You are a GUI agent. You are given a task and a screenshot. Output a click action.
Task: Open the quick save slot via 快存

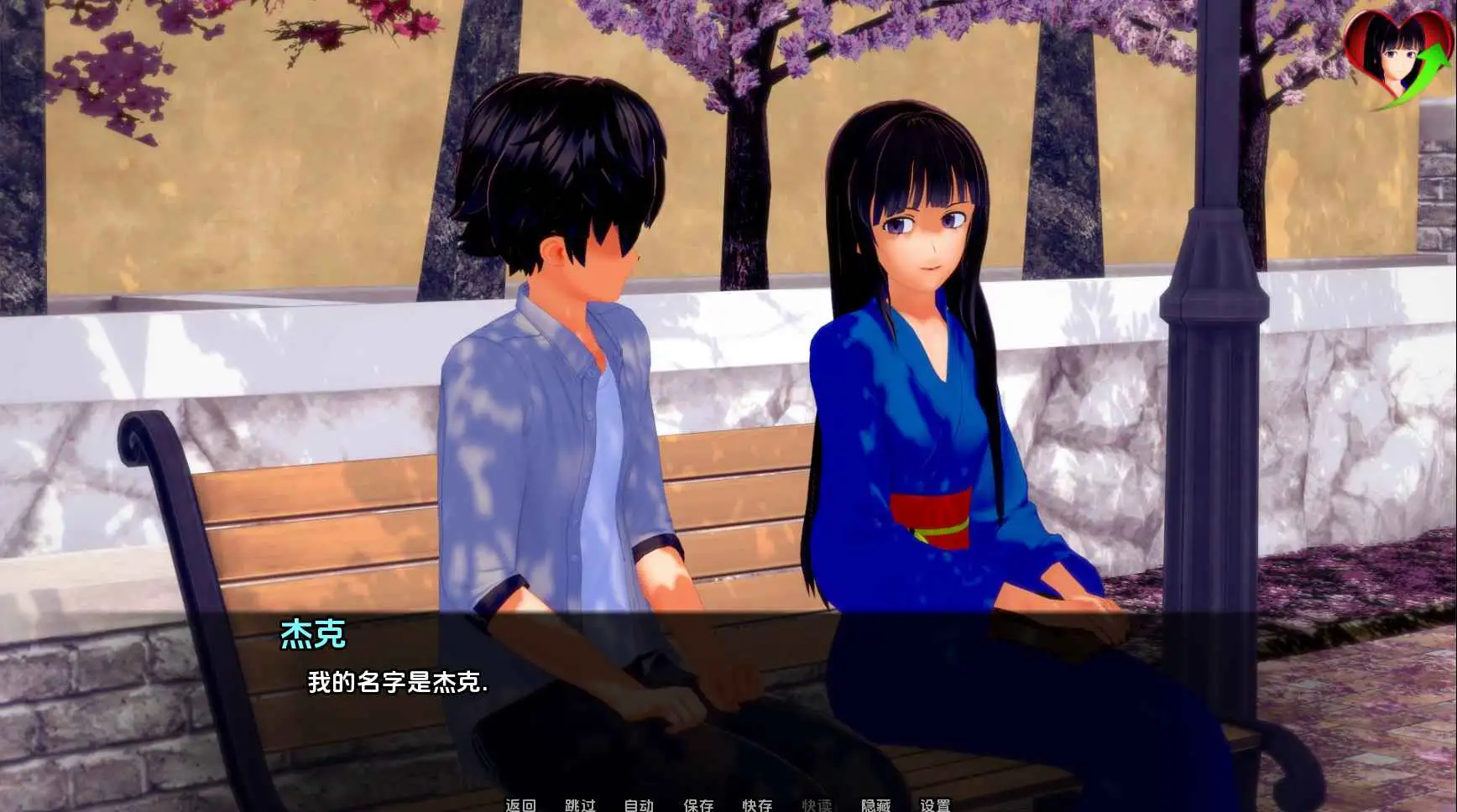tap(756, 804)
